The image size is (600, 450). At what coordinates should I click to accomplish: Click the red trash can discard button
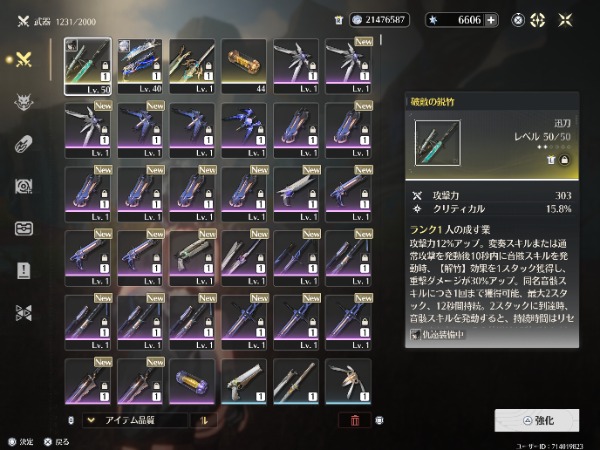click(x=354, y=421)
